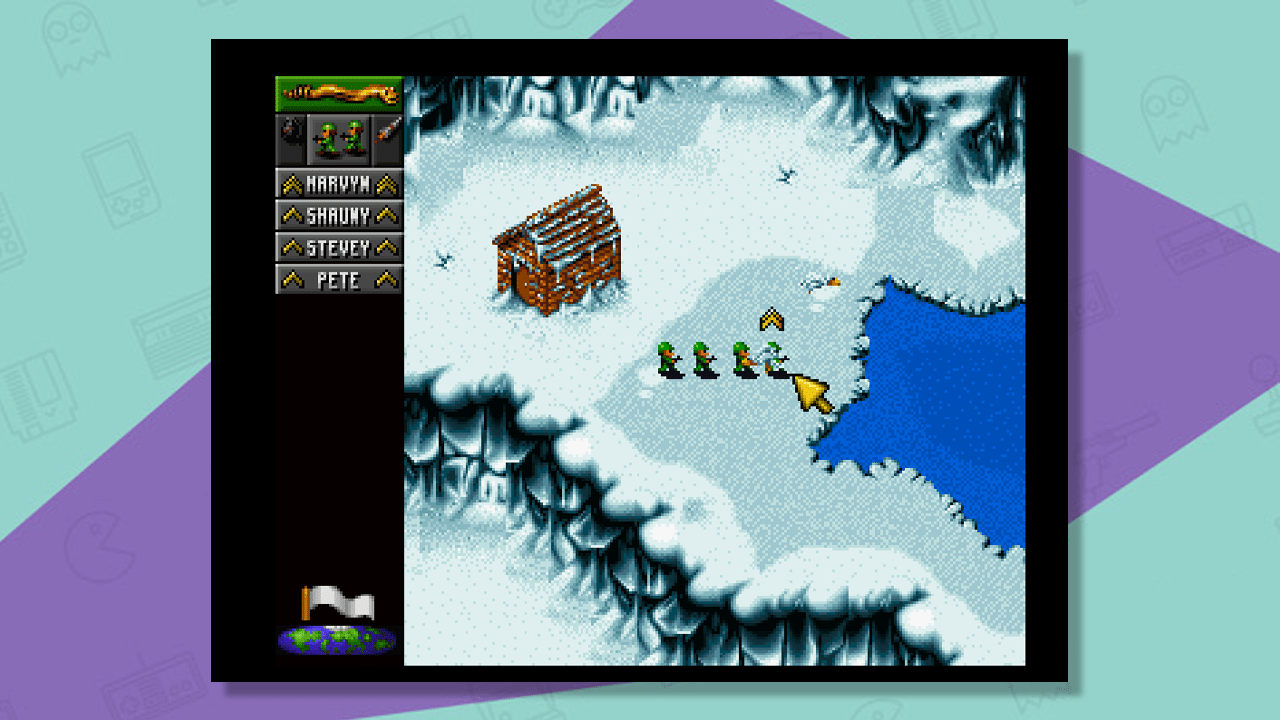
Task: Select soldier PETE from the roster
Action: pos(337,280)
